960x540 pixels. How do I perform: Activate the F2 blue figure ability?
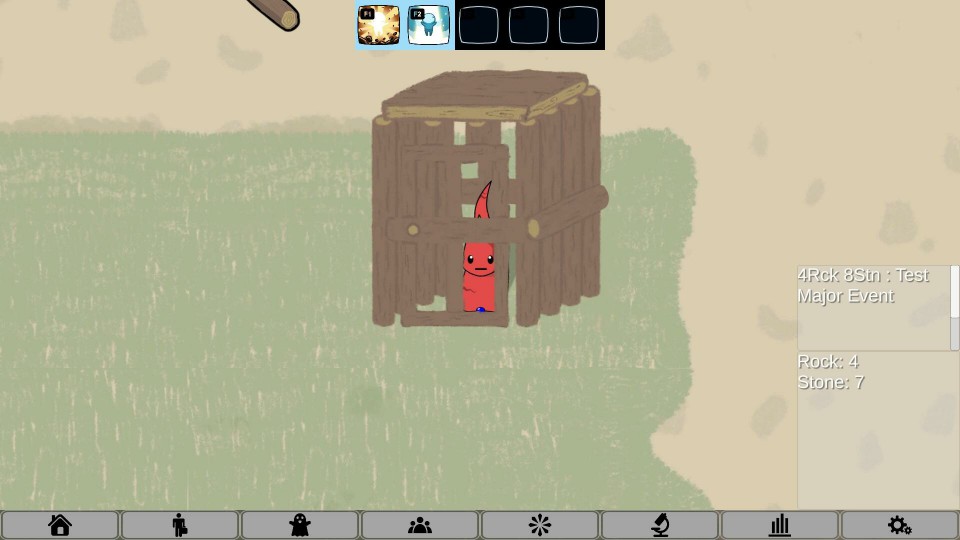click(x=429, y=25)
